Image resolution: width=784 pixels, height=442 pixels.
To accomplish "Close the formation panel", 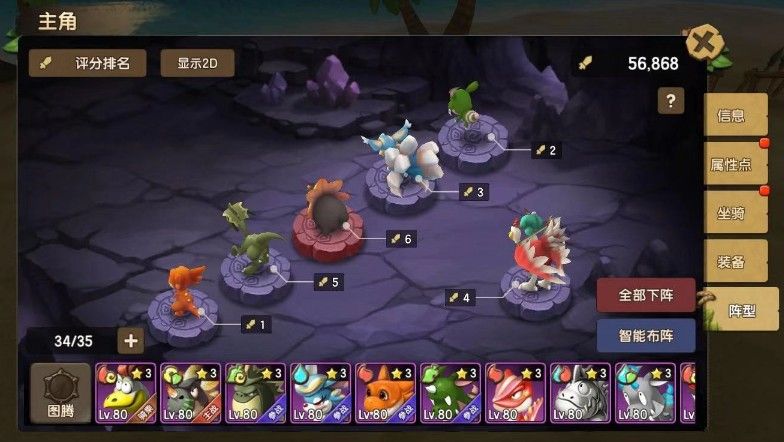I will point(704,44).
